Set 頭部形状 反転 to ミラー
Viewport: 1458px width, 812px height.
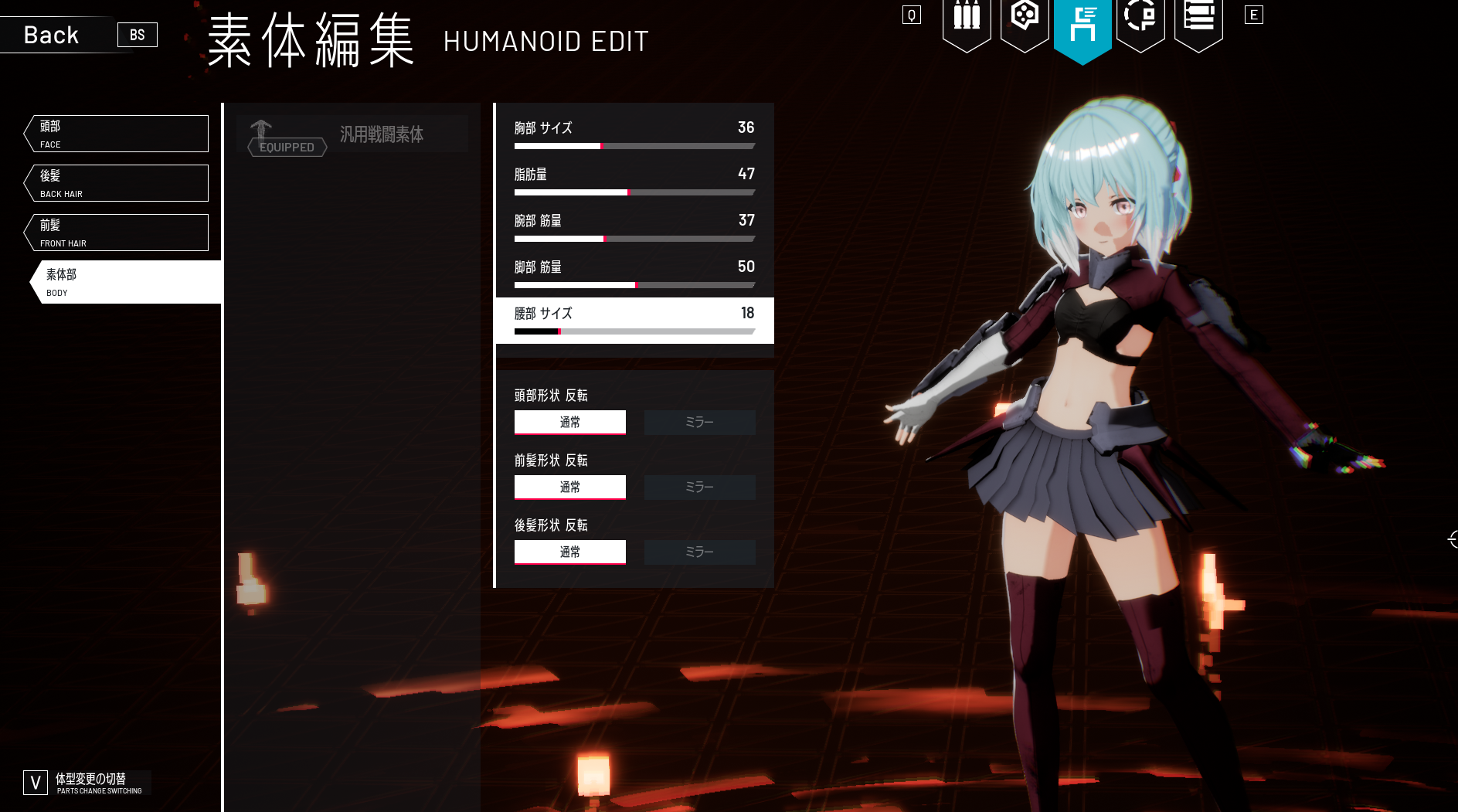click(699, 423)
